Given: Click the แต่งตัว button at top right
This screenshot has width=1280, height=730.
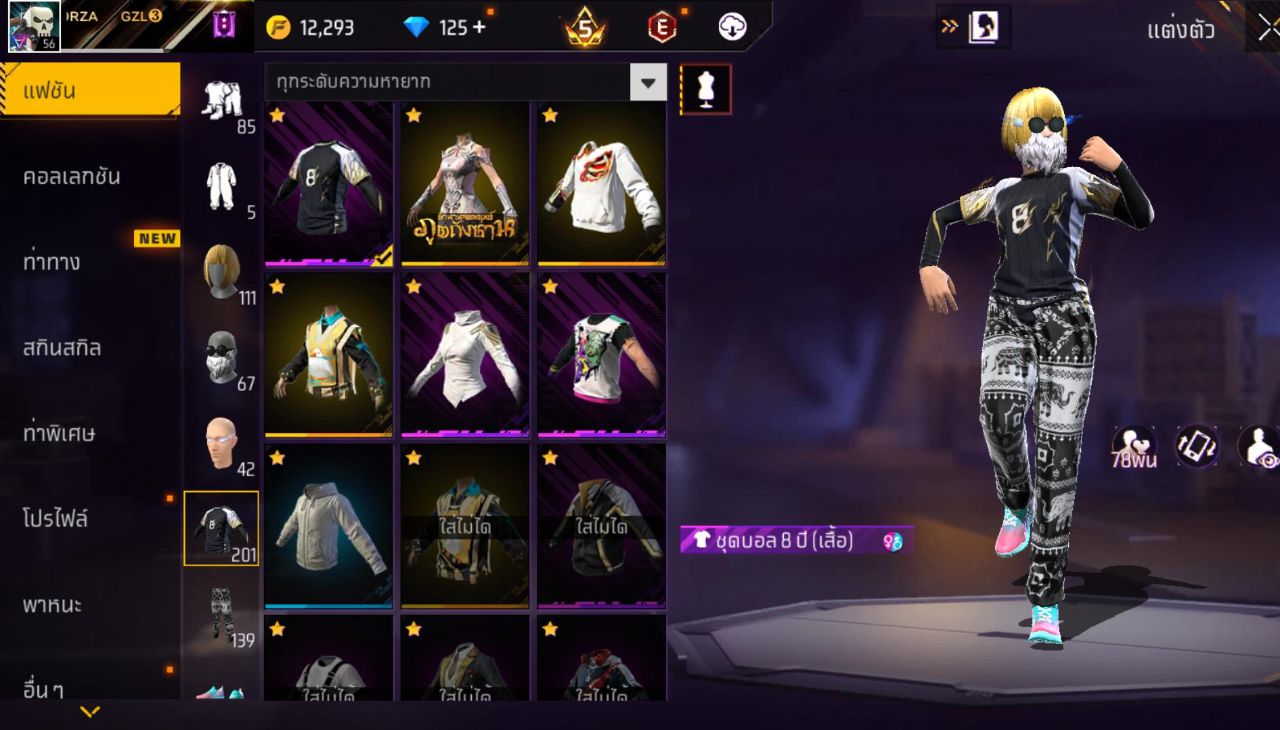Looking at the screenshot, I should pos(1183,31).
